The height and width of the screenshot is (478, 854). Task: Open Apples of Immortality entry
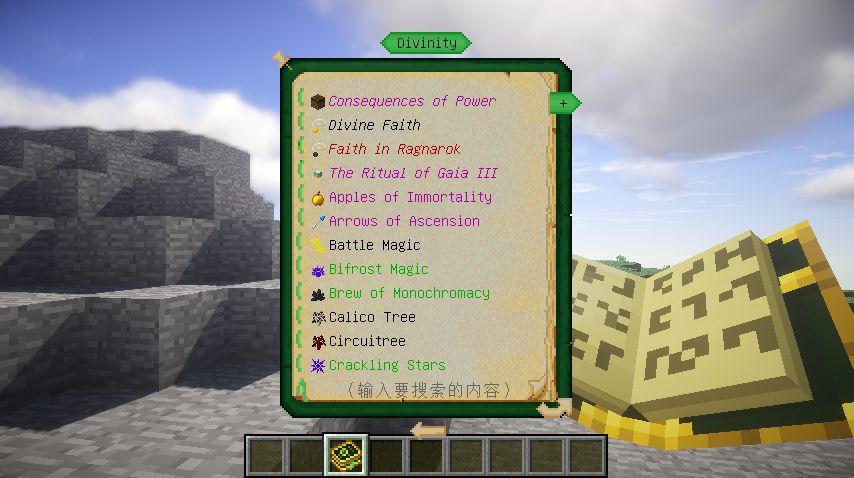click(410, 197)
